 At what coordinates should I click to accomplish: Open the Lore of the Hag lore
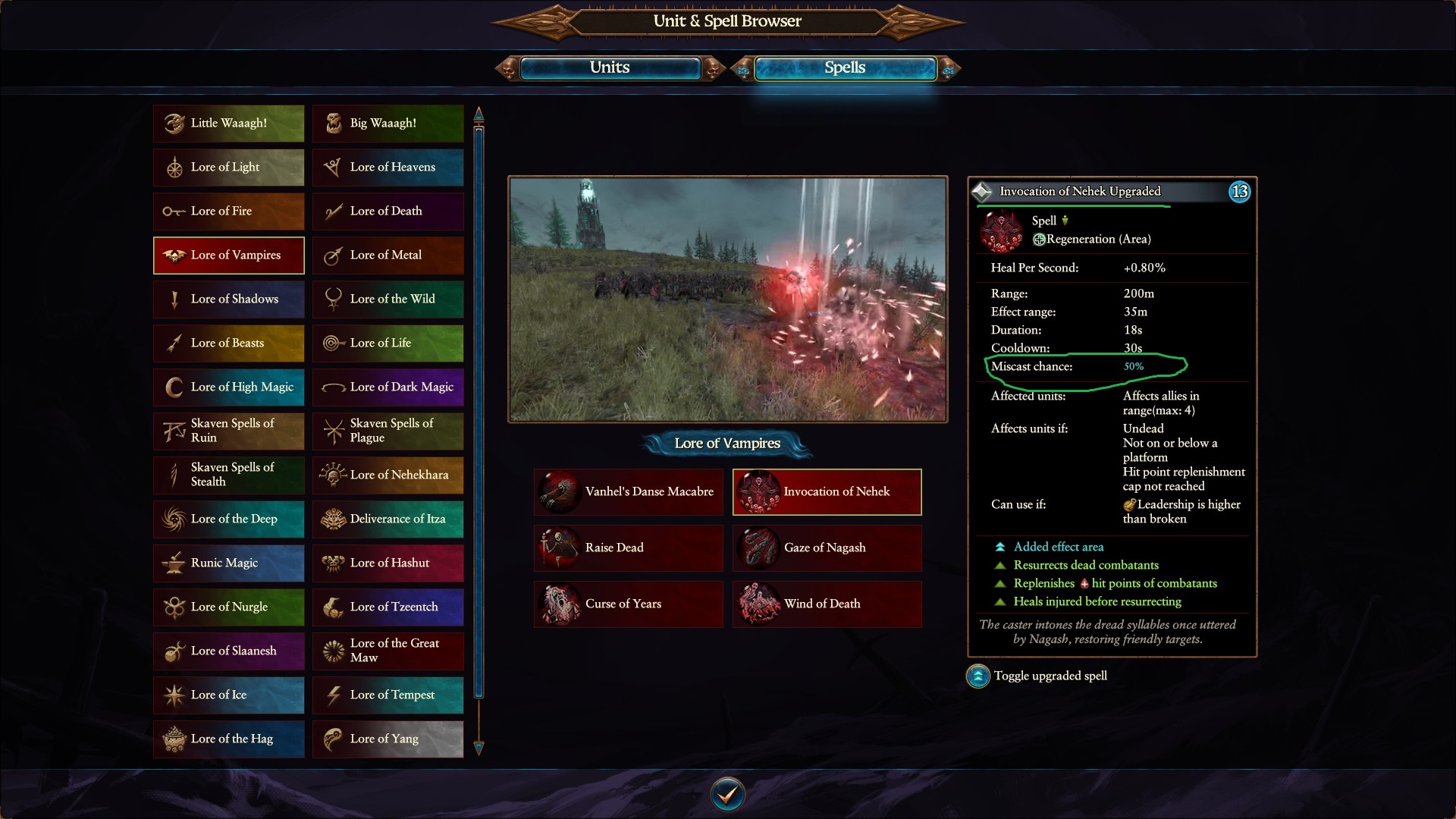click(228, 739)
